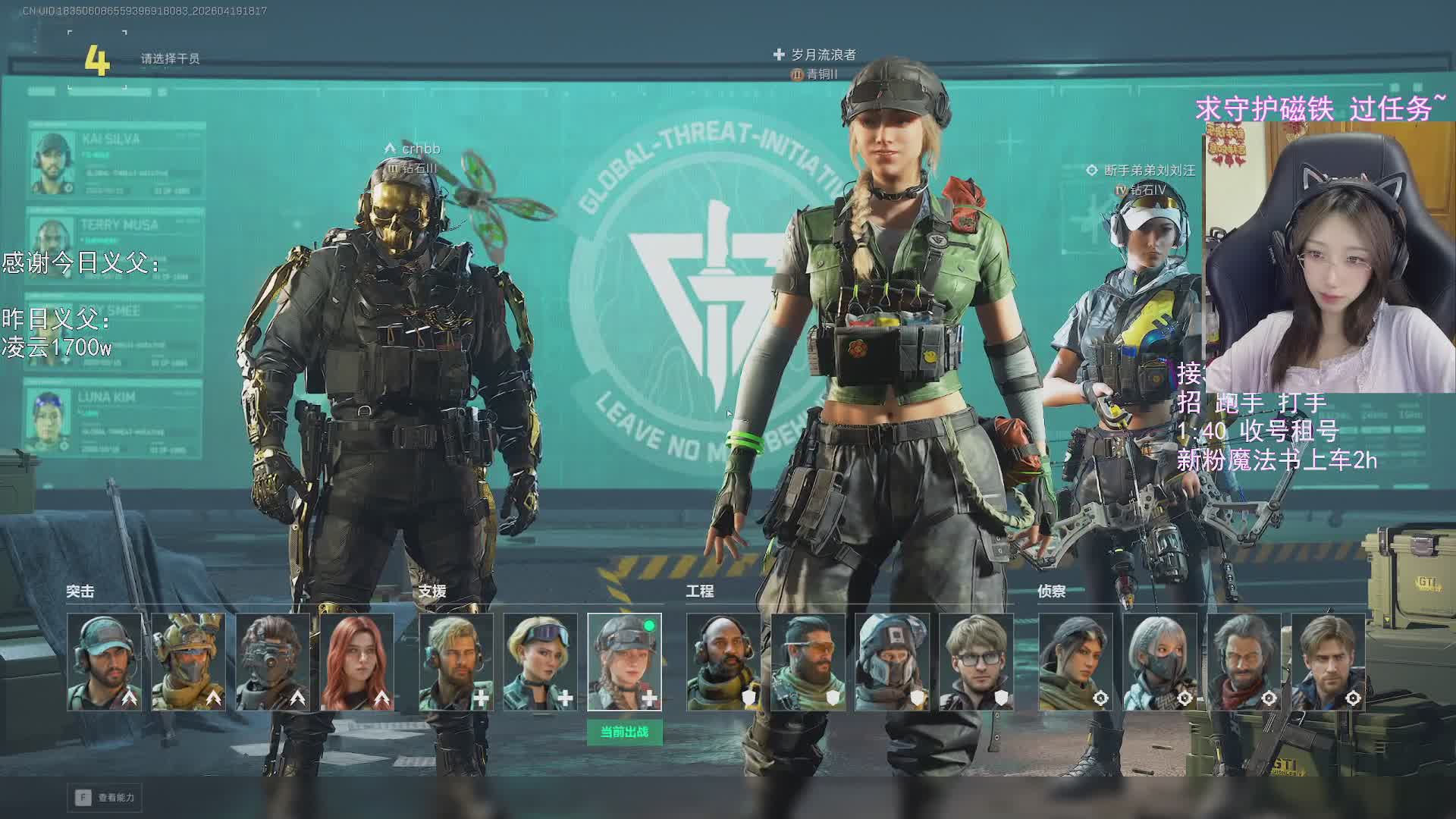
Task: Select the red-haired assault operator
Action: [x=357, y=661]
